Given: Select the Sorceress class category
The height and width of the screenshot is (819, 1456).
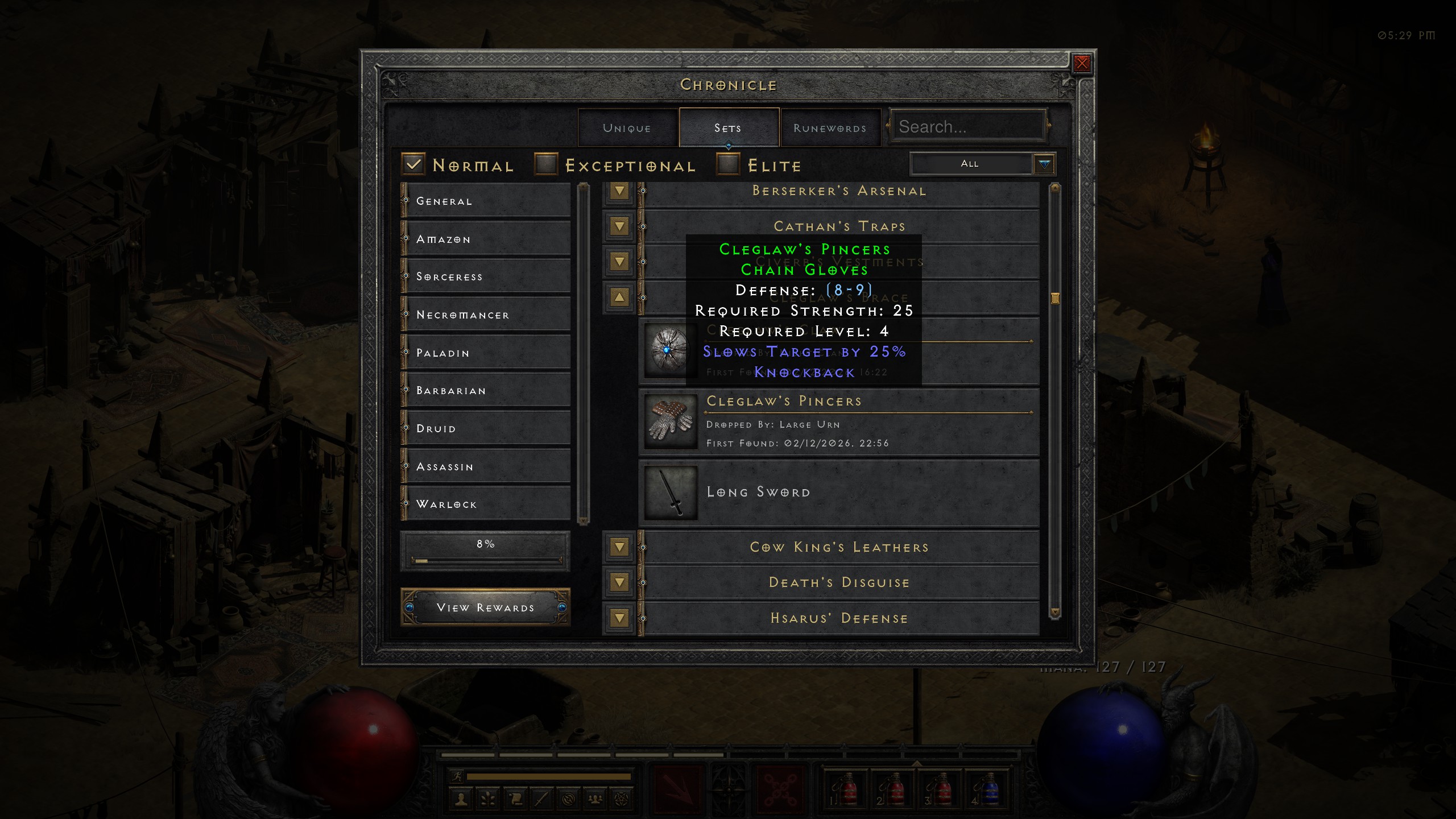Looking at the screenshot, I should (486, 276).
